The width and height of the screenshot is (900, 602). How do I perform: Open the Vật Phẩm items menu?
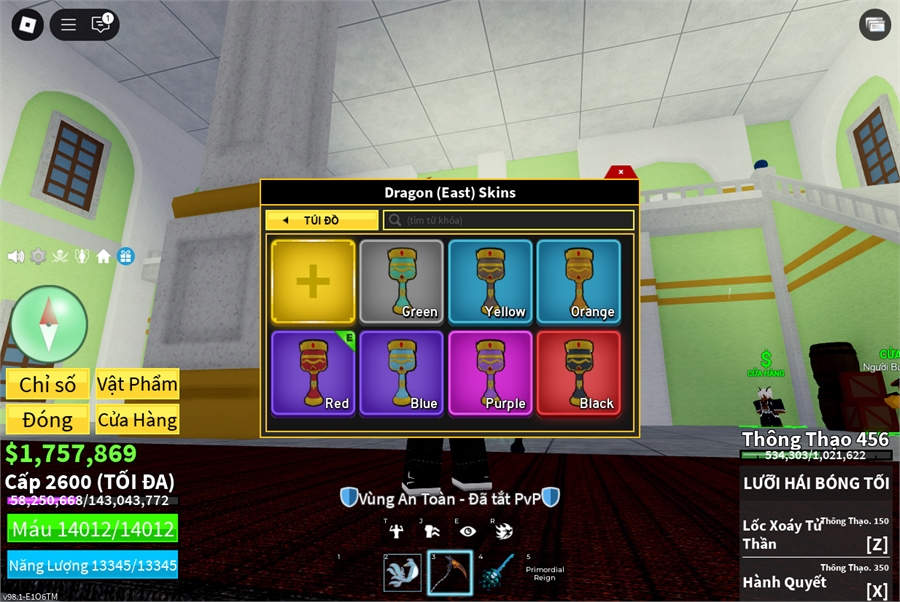(x=138, y=384)
